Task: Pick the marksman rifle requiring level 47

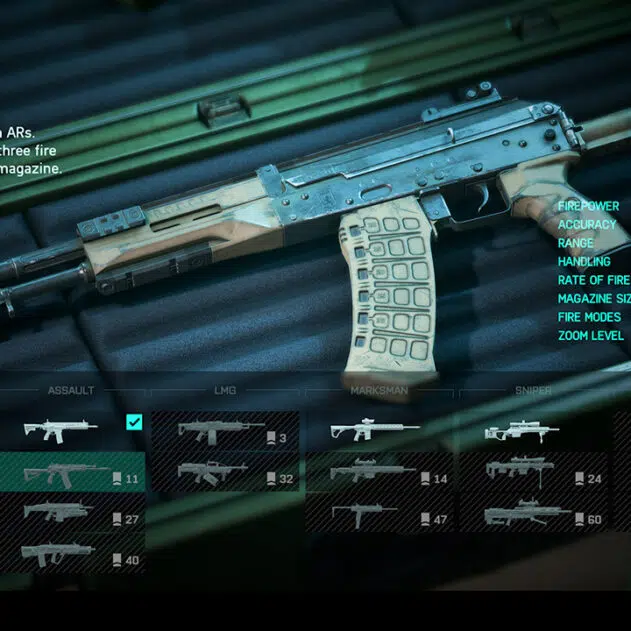Action: click(x=378, y=515)
